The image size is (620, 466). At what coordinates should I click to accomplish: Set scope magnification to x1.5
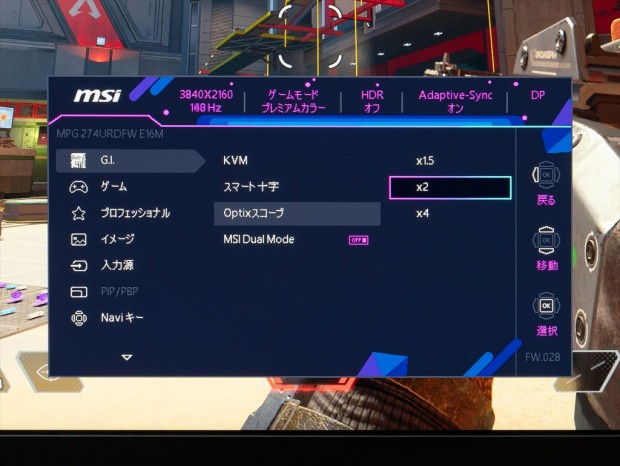coord(425,160)
